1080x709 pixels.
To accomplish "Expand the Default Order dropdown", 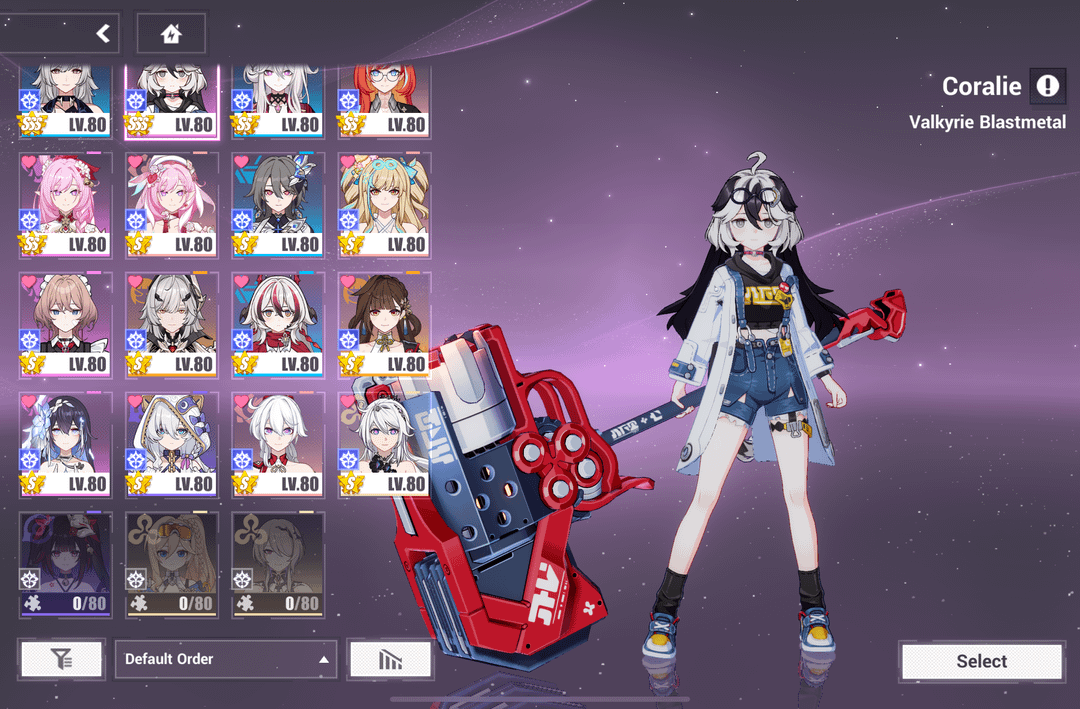I will click(x=226, y=659).
